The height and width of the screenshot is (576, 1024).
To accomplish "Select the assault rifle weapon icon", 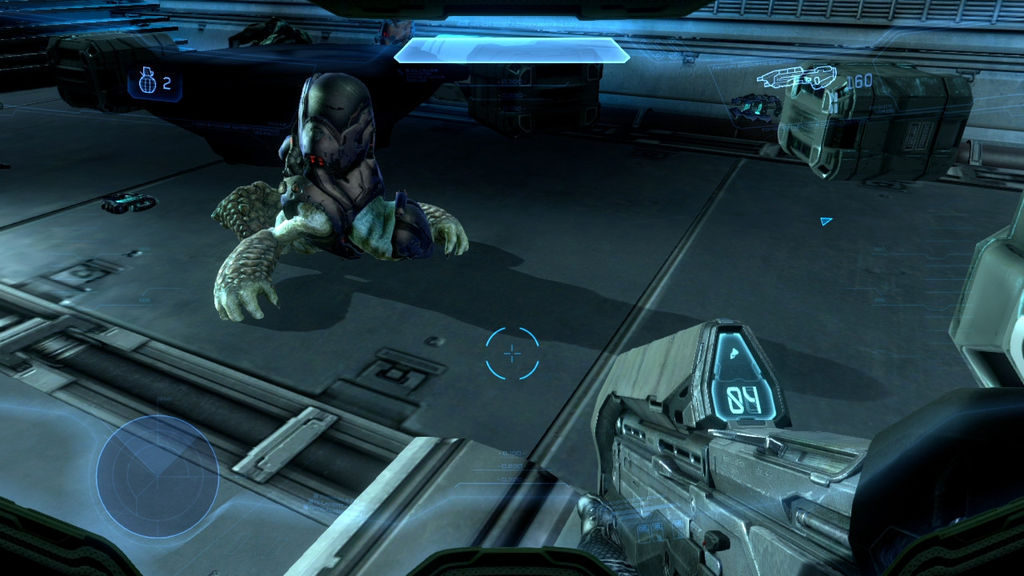I will (x=796, y=77).
